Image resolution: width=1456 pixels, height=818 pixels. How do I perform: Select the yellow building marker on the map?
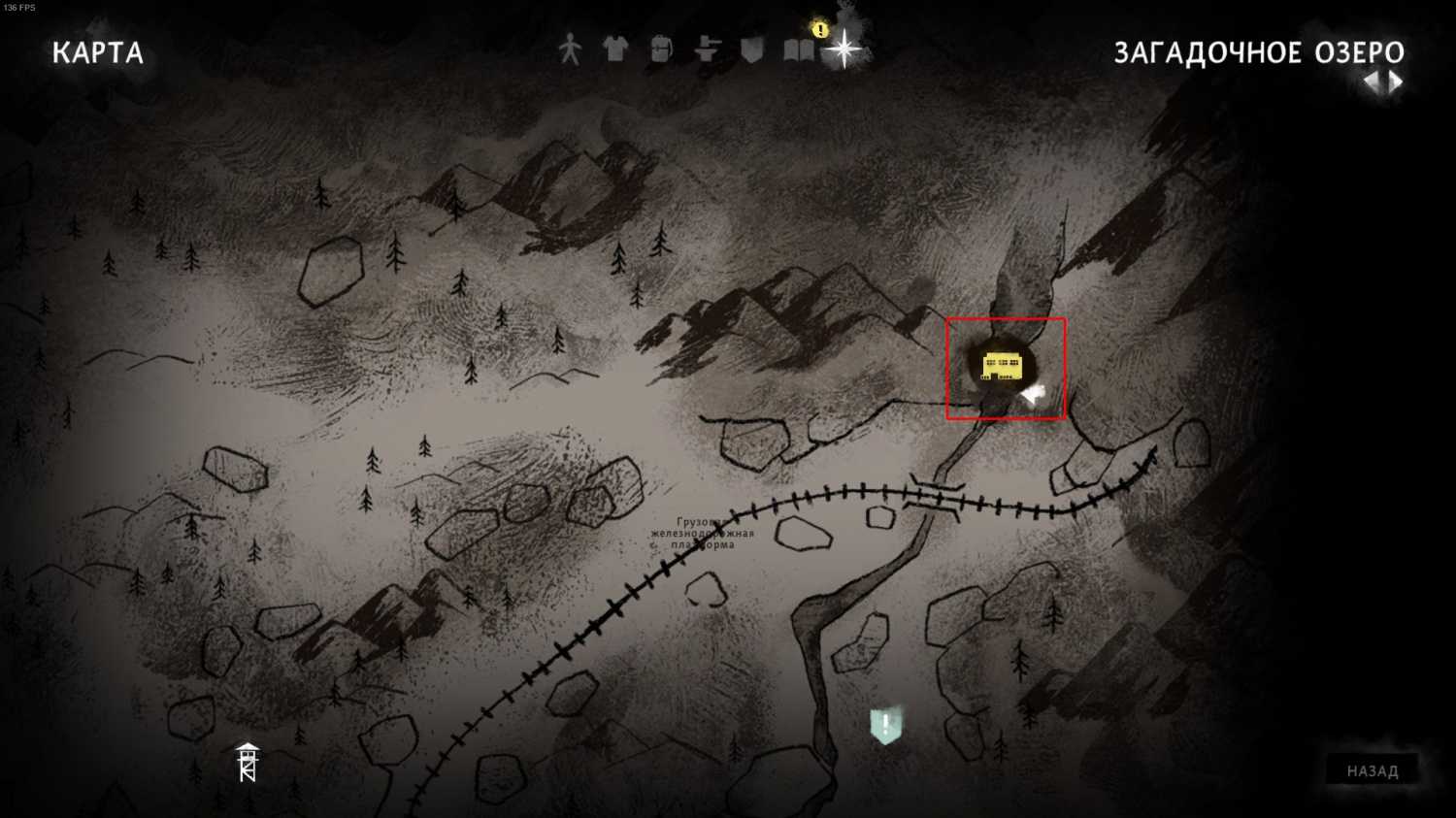[1001, 367]
